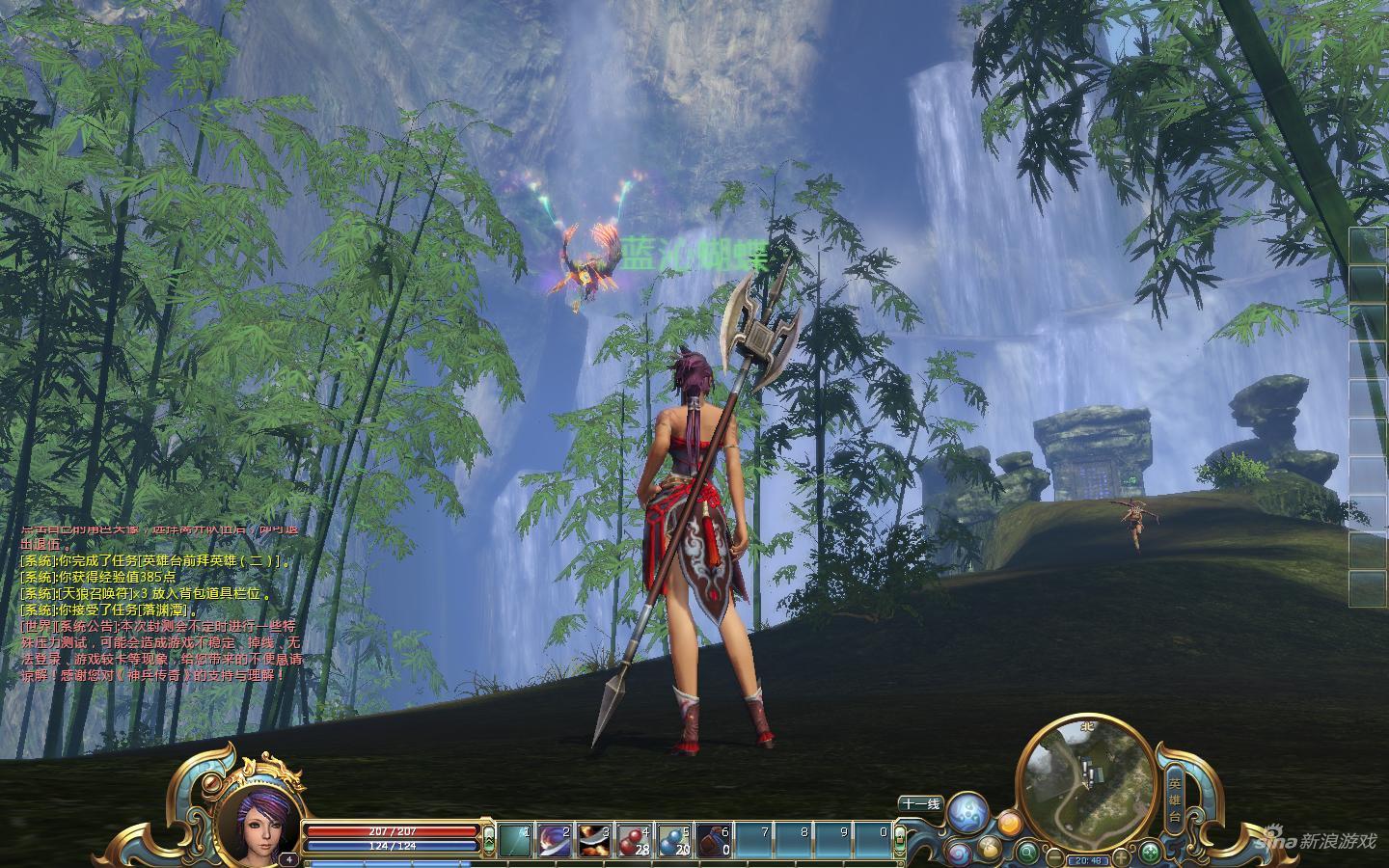Use the red health potion stack

[x=634, y=840]
